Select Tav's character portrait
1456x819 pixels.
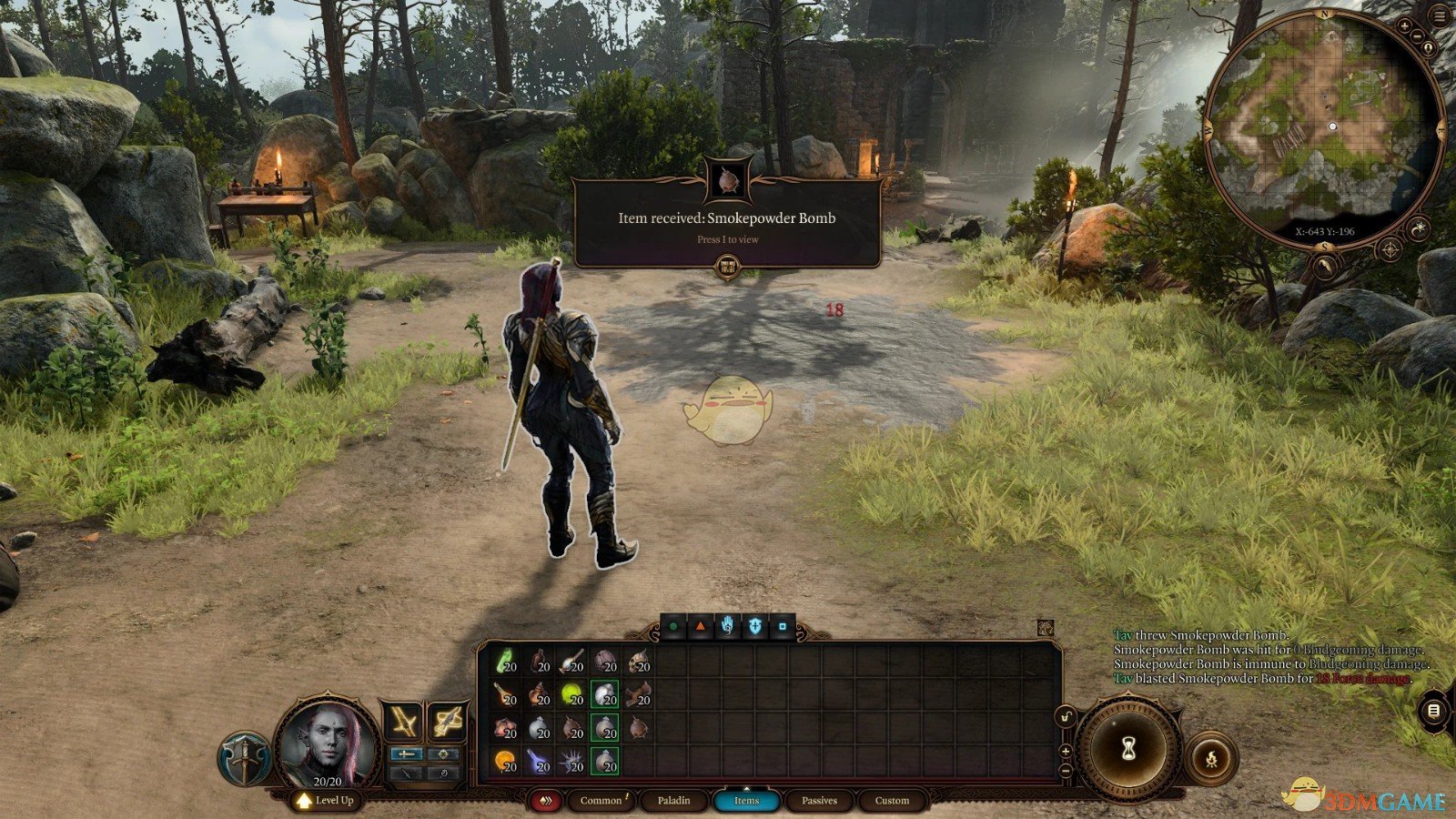(328, 742)
